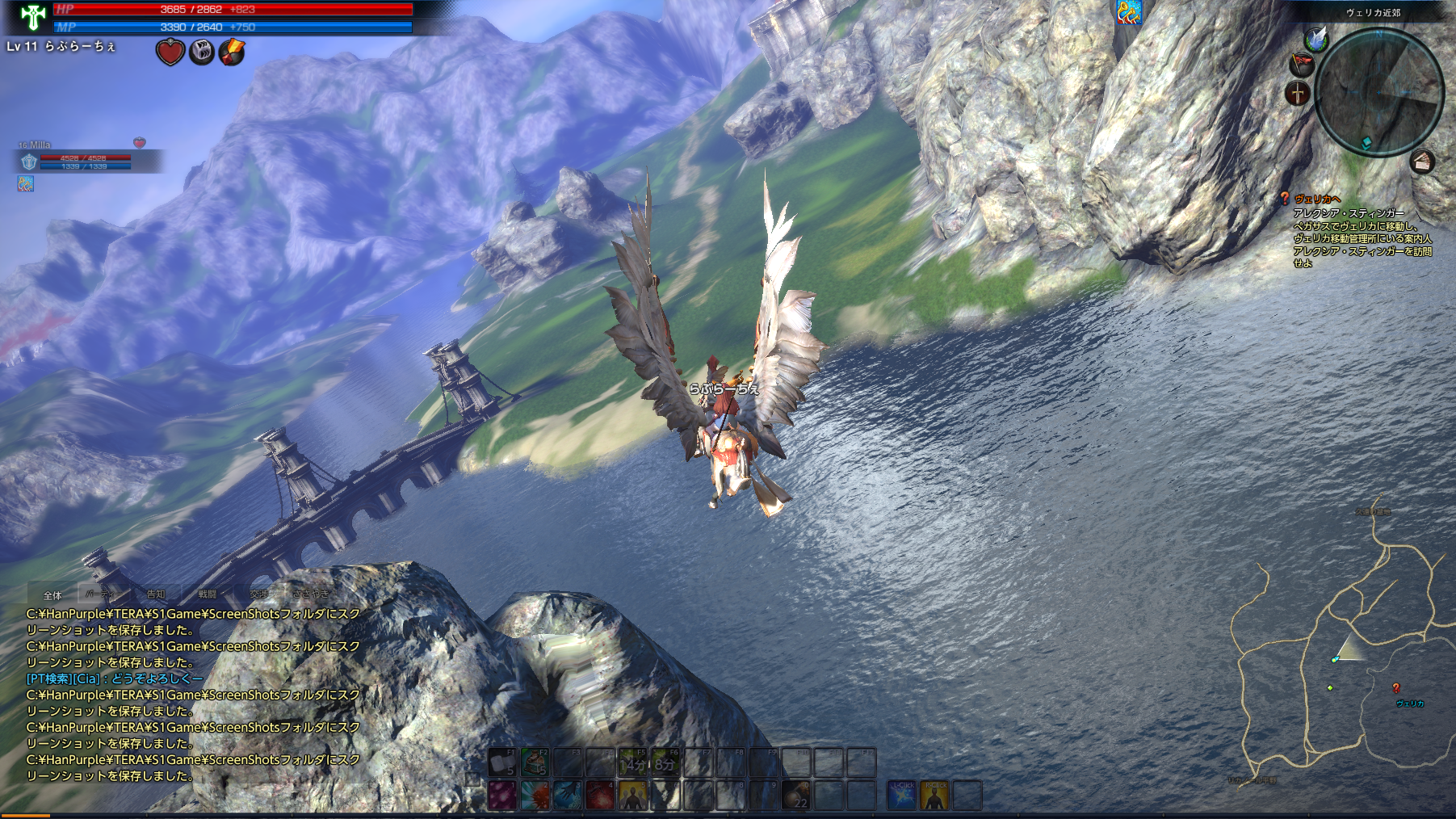
Task: Activate the purple sparkle skill in slot 1
Action: [x=501, y=795]
